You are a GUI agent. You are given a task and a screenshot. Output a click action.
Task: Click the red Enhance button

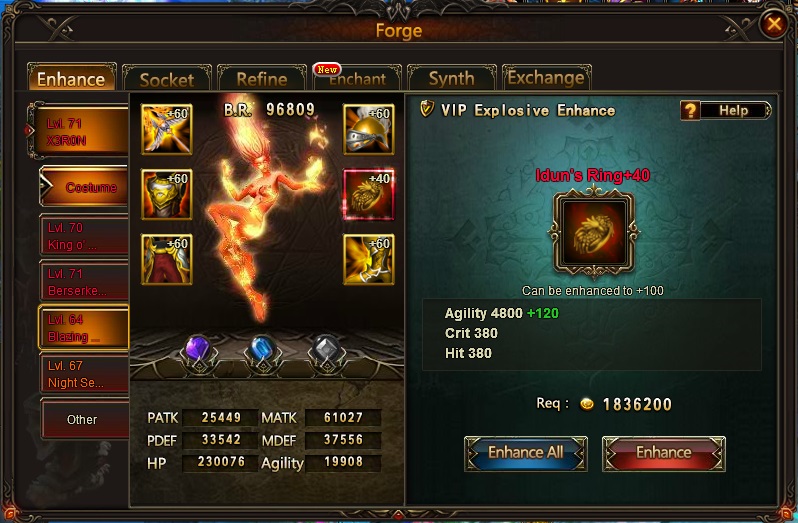(663, 453)
